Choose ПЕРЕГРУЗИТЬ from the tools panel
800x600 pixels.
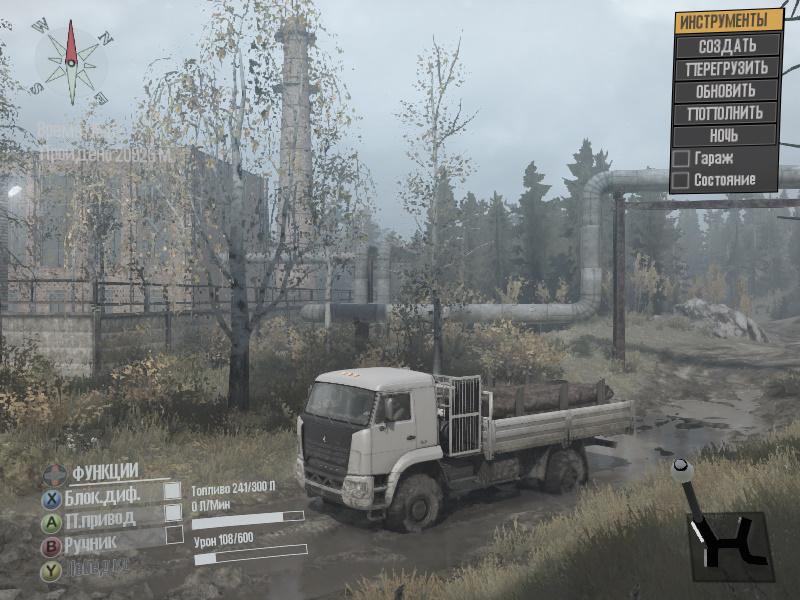727,69
